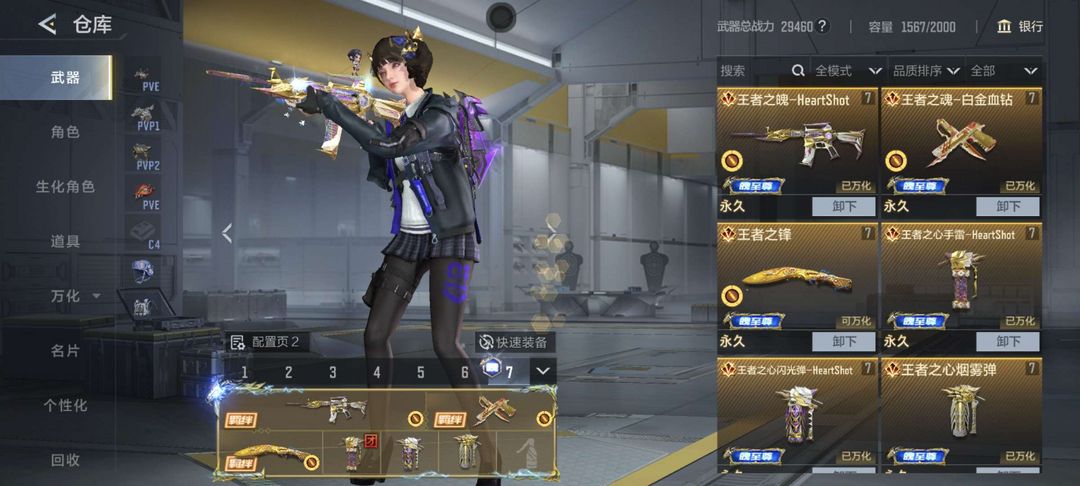The image size is (1080, 486).
Task: Choose the 王者之心手雷-HeartShot grenade card
Action: coord(961,275)
